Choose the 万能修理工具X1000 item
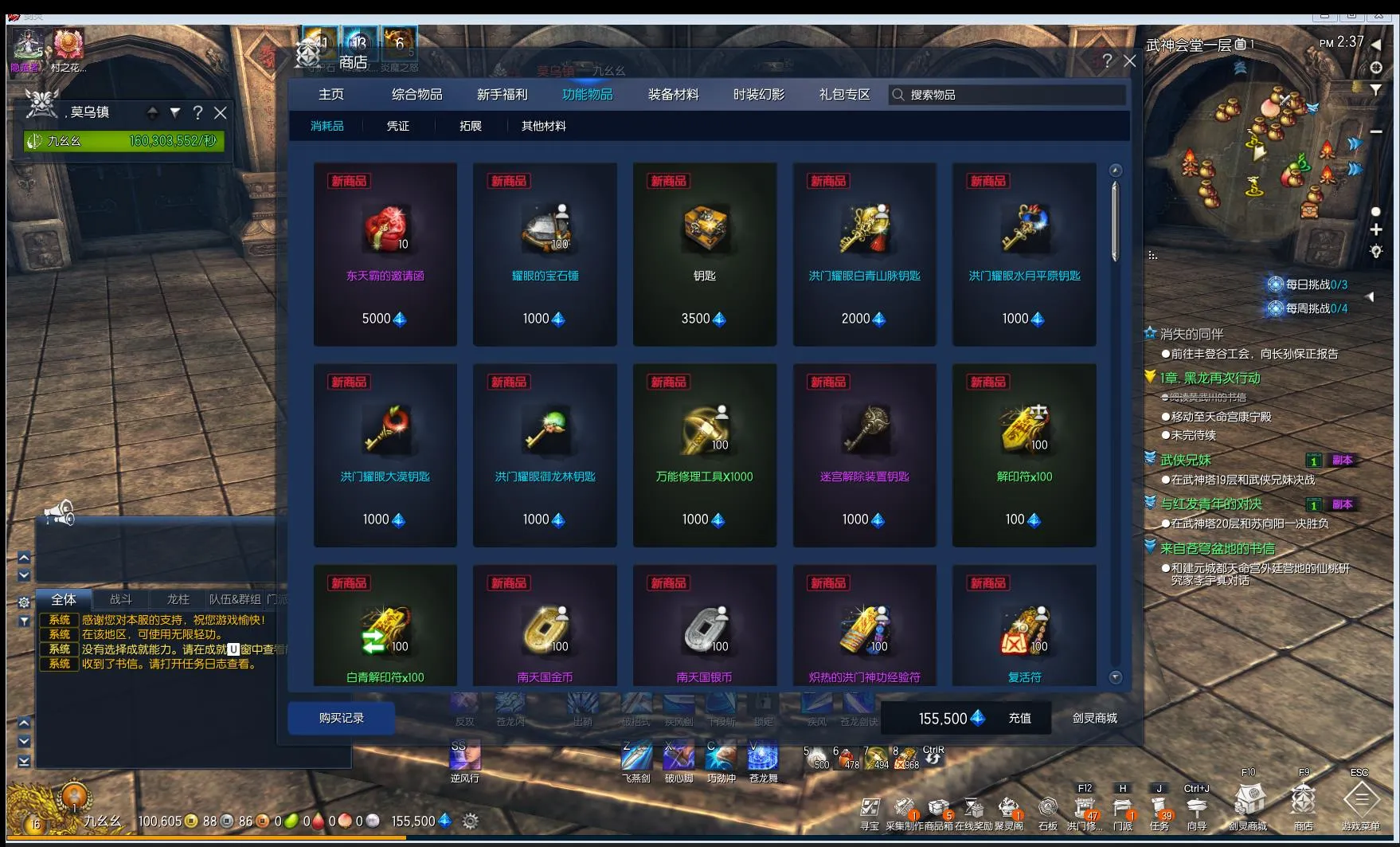This screenshot has width=1400, height=847. 704,455
